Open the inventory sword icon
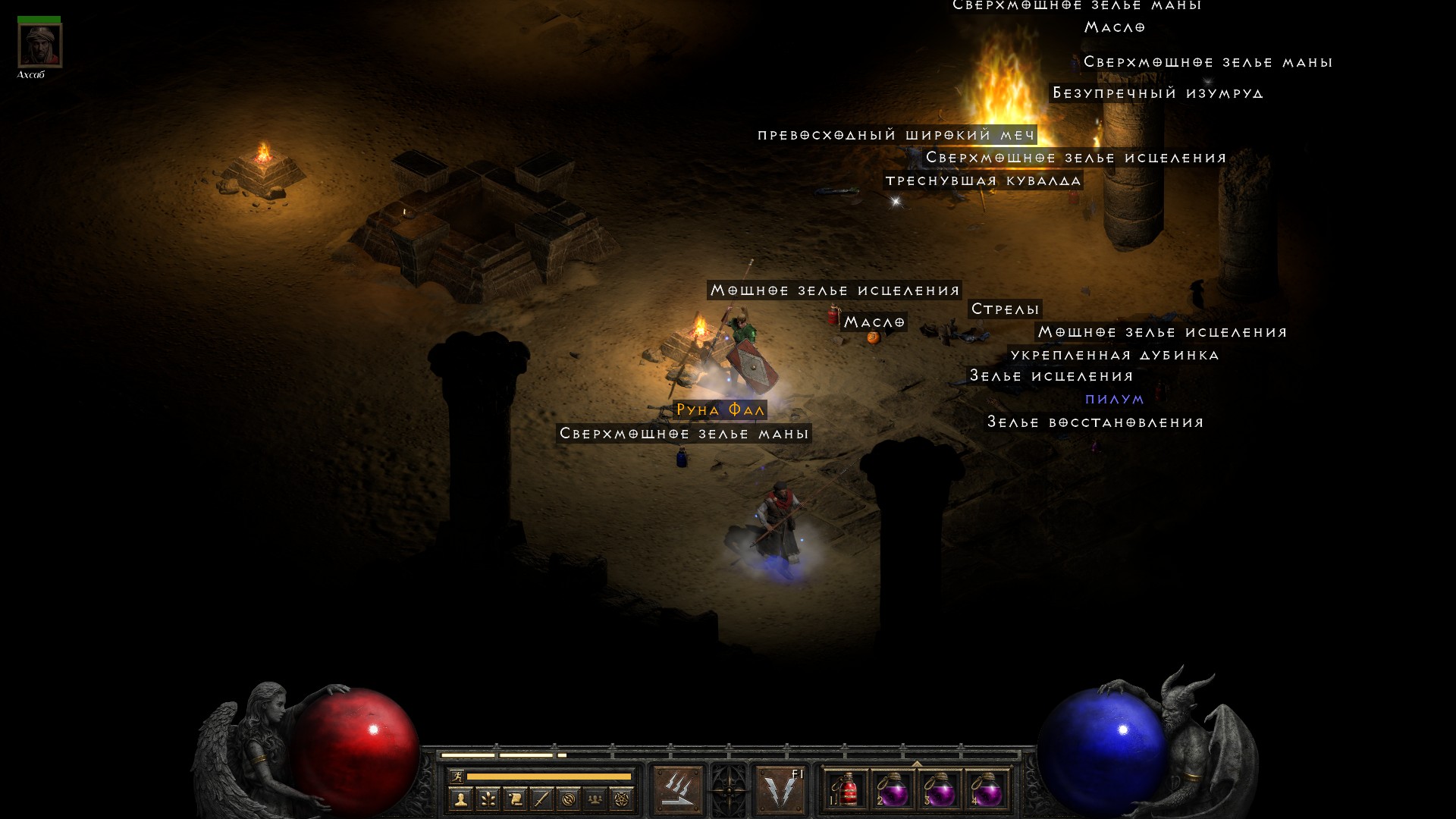Screen dimensions: 1456x819 [541, 799]
